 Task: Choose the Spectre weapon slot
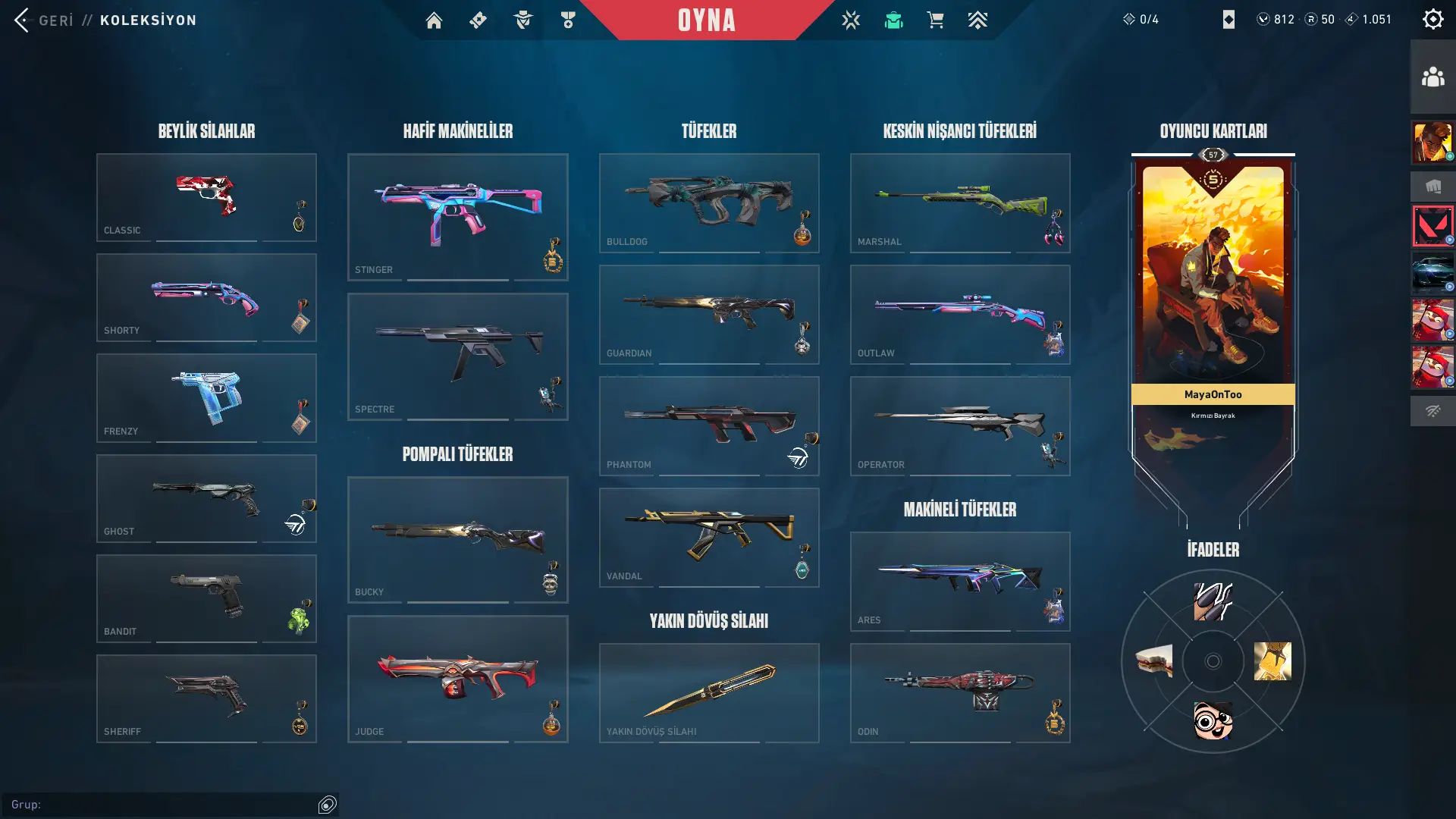pyautogui.click(x=457, y=356)
